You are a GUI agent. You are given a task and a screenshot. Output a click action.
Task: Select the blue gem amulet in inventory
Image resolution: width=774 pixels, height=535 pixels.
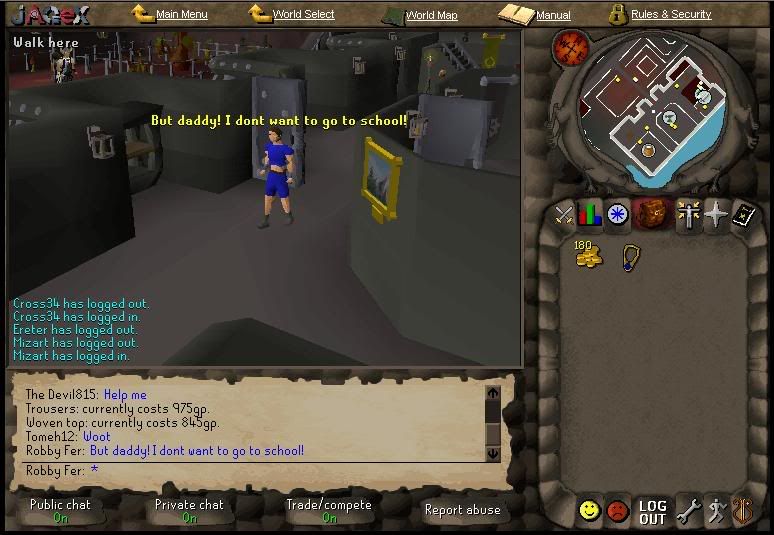tap(630, 257)
